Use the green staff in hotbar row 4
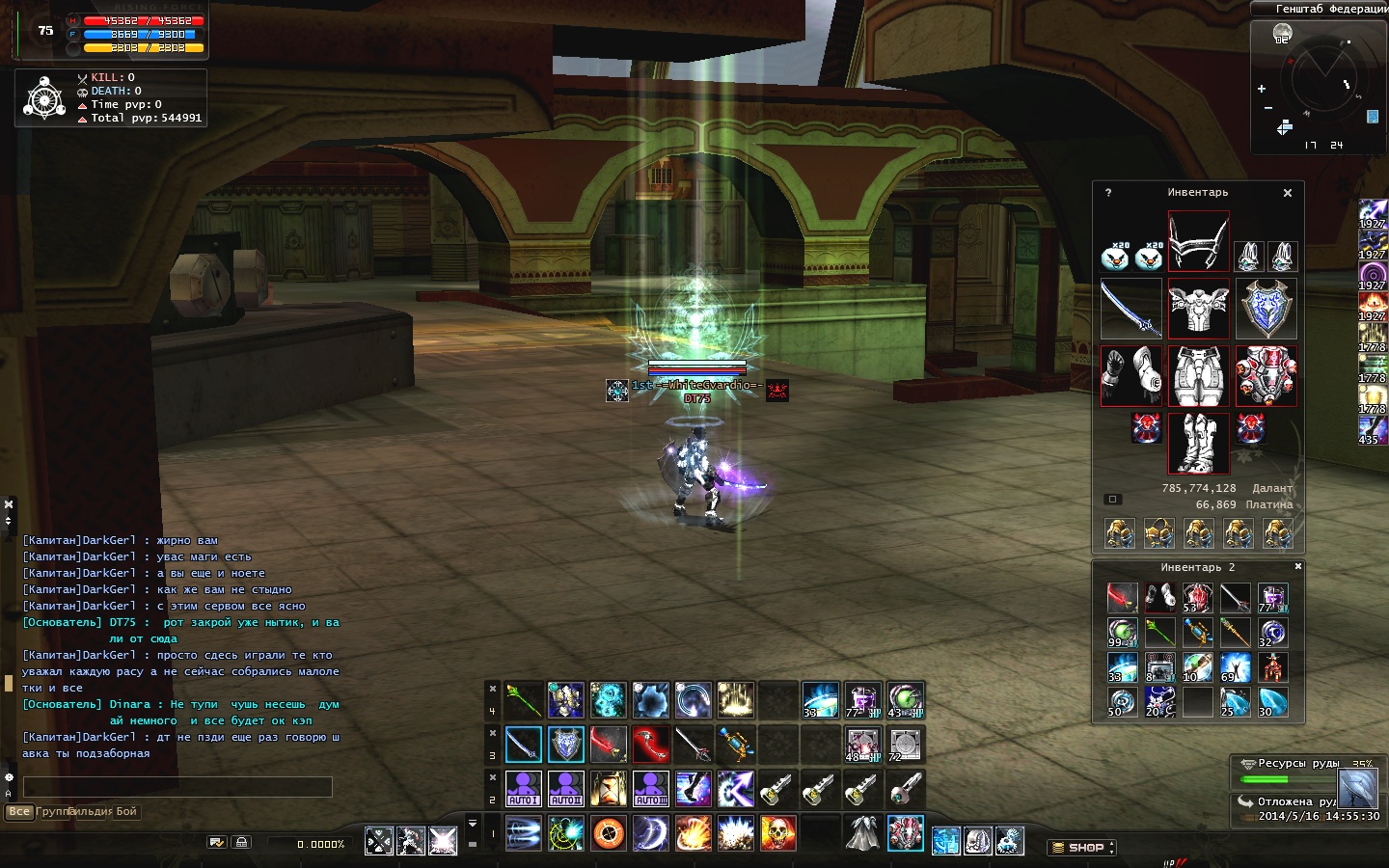The width and height of the screenshot is (1389, 868). (x=523, y=700)
